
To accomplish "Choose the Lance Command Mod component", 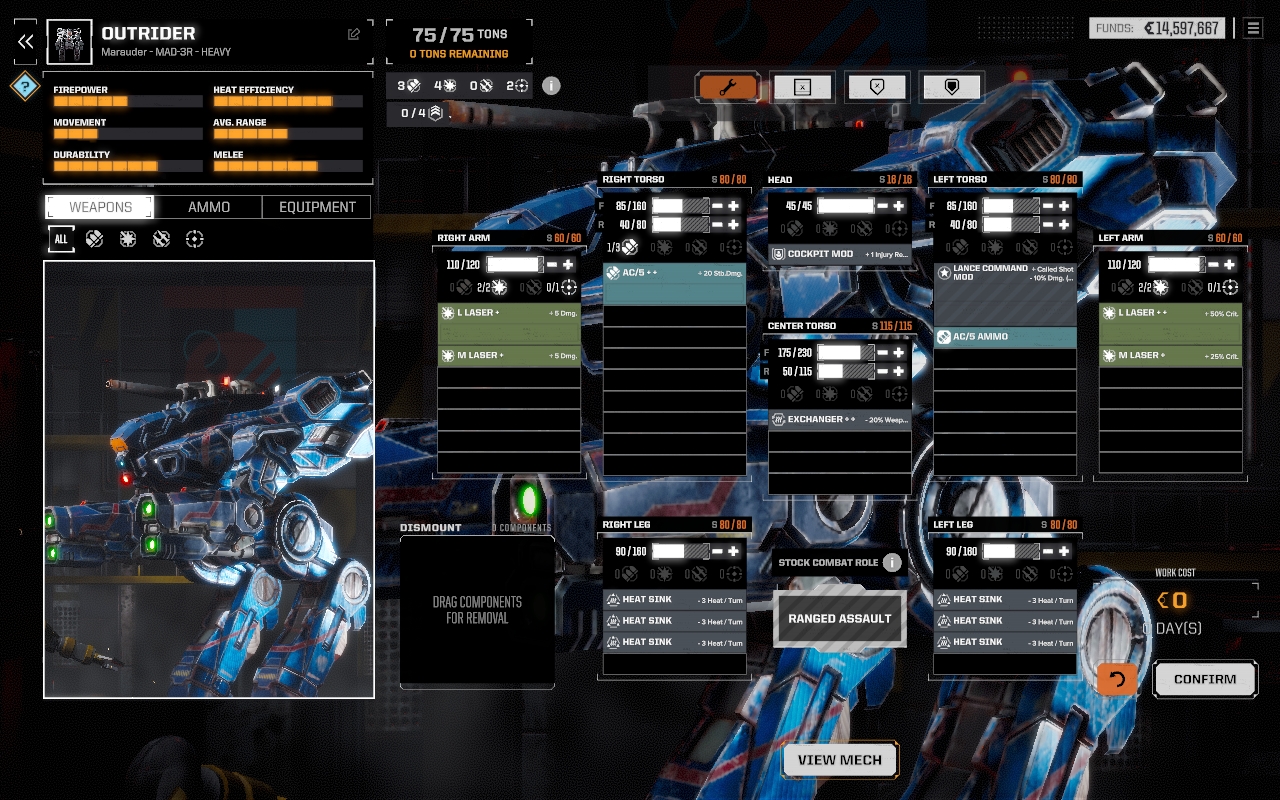I will coord(1005,273).
